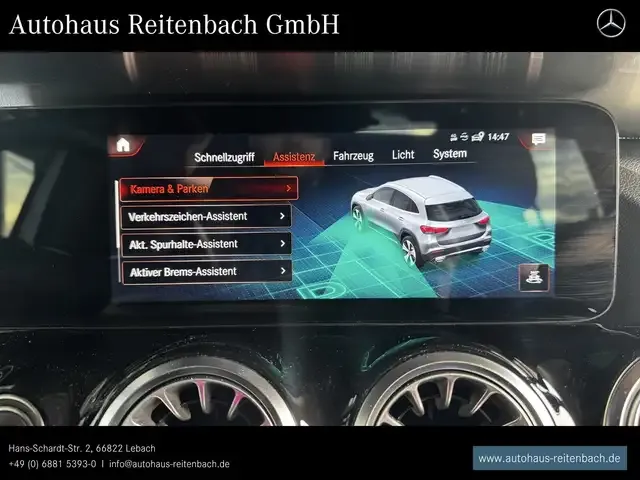640x480 pixels.
Task: Open the Fahrzeug tab
Action: [x=353, y=155]
